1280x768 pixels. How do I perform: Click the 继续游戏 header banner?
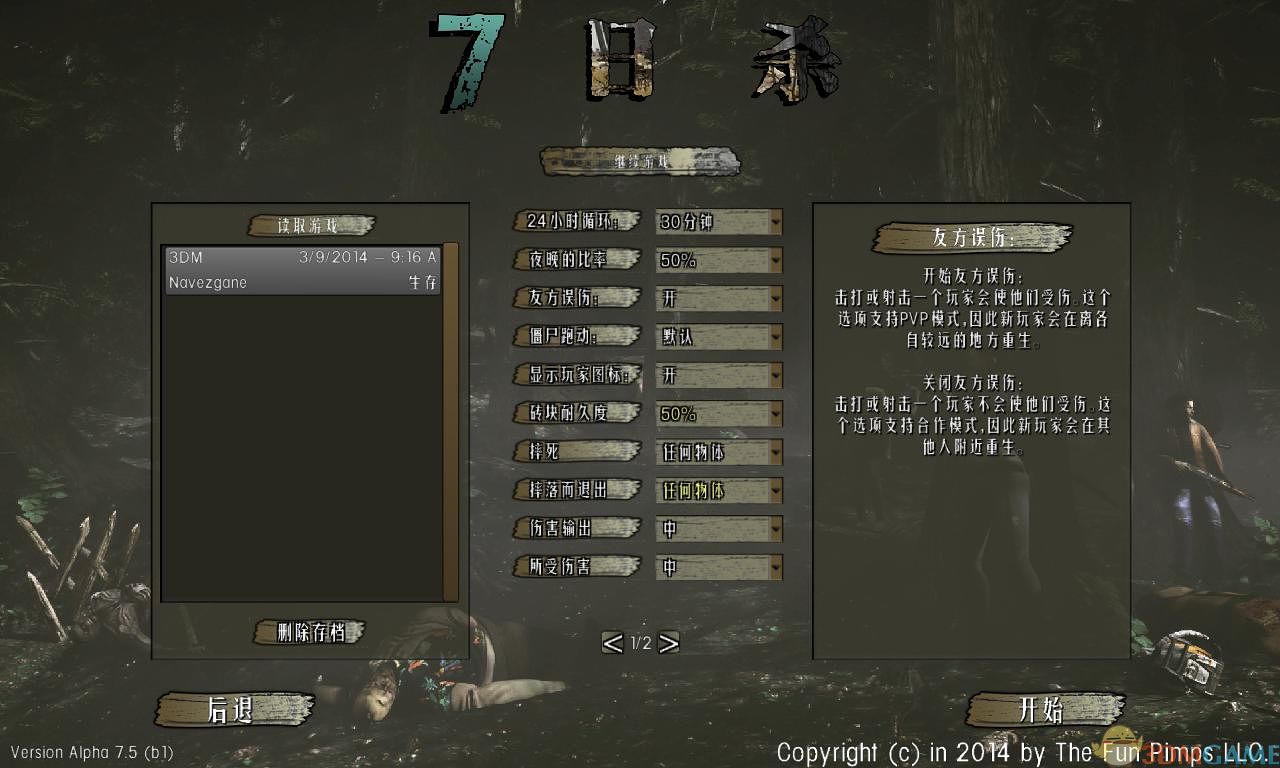click(640, 160)
